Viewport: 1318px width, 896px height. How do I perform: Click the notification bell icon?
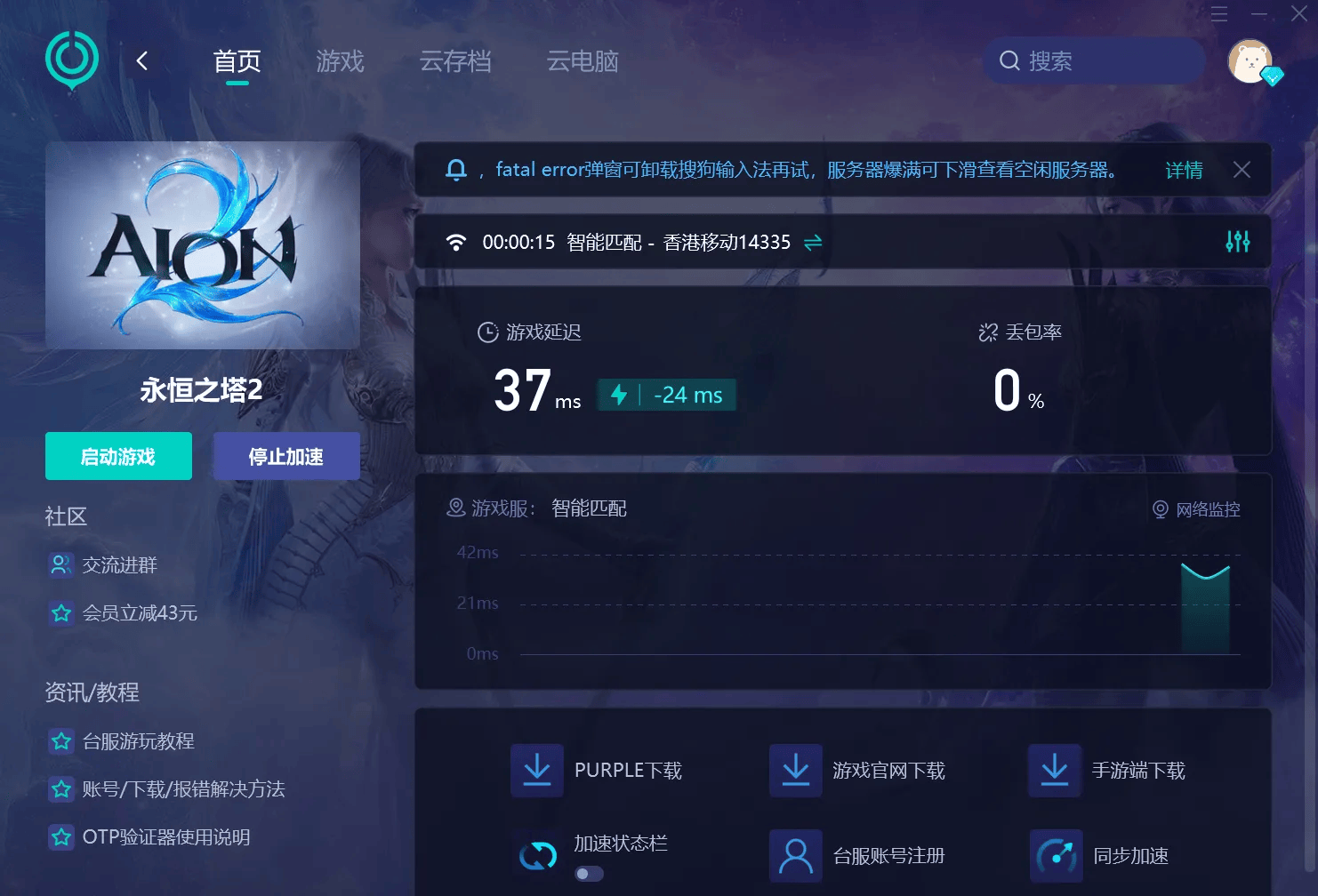(x=456, y=169)
